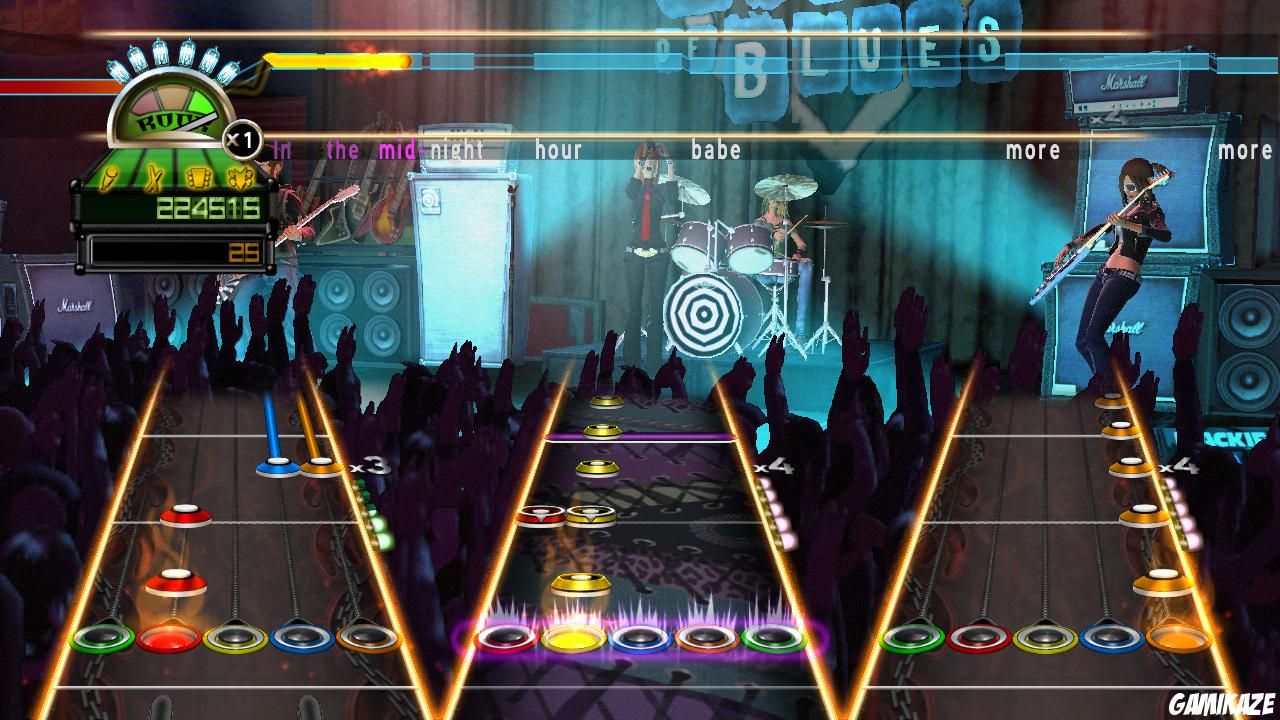Click the x1 score multiplier badge

pyautogui.click(x=241, y=137)
